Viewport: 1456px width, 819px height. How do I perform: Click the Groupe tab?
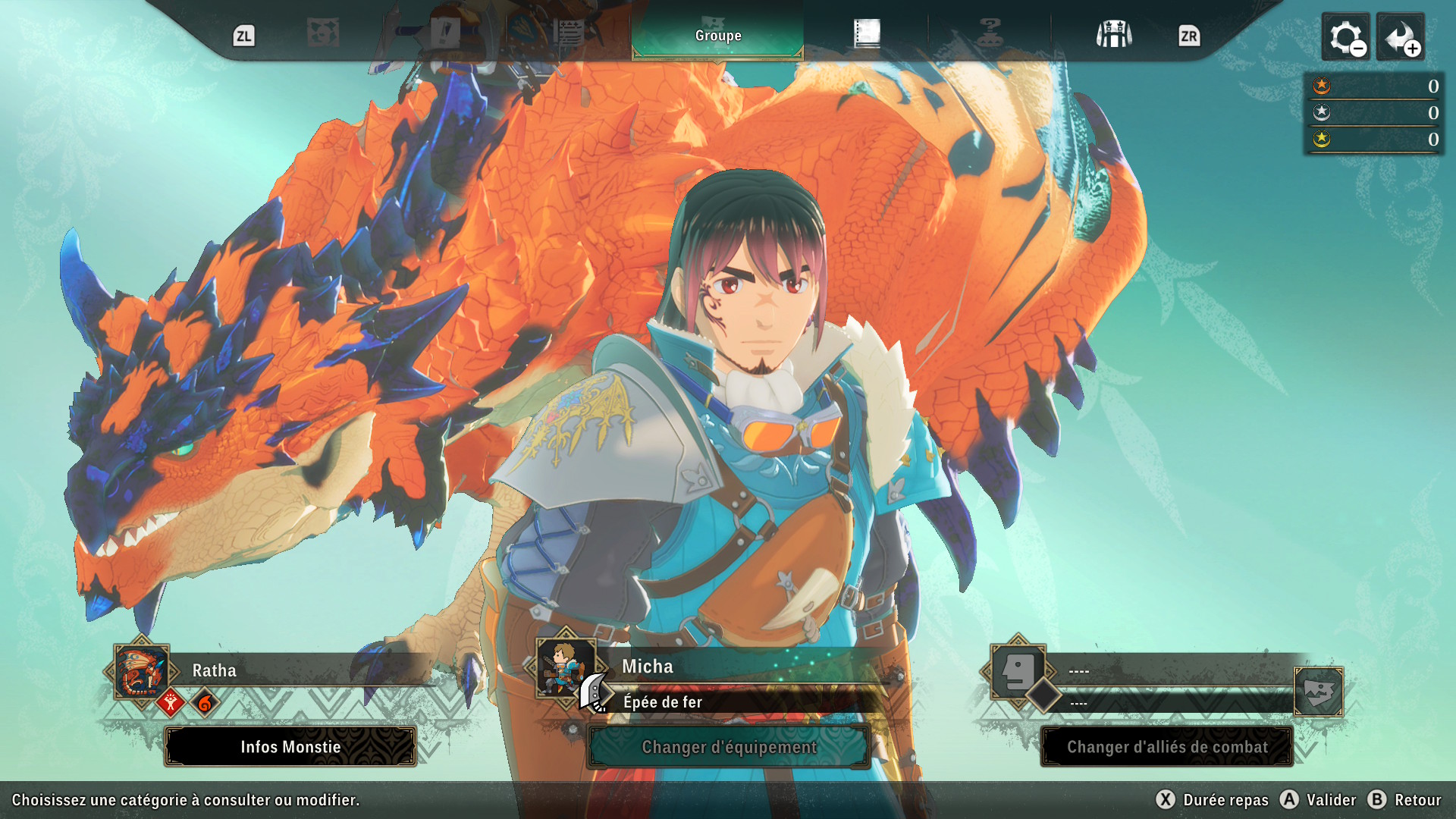coord(717,36)
